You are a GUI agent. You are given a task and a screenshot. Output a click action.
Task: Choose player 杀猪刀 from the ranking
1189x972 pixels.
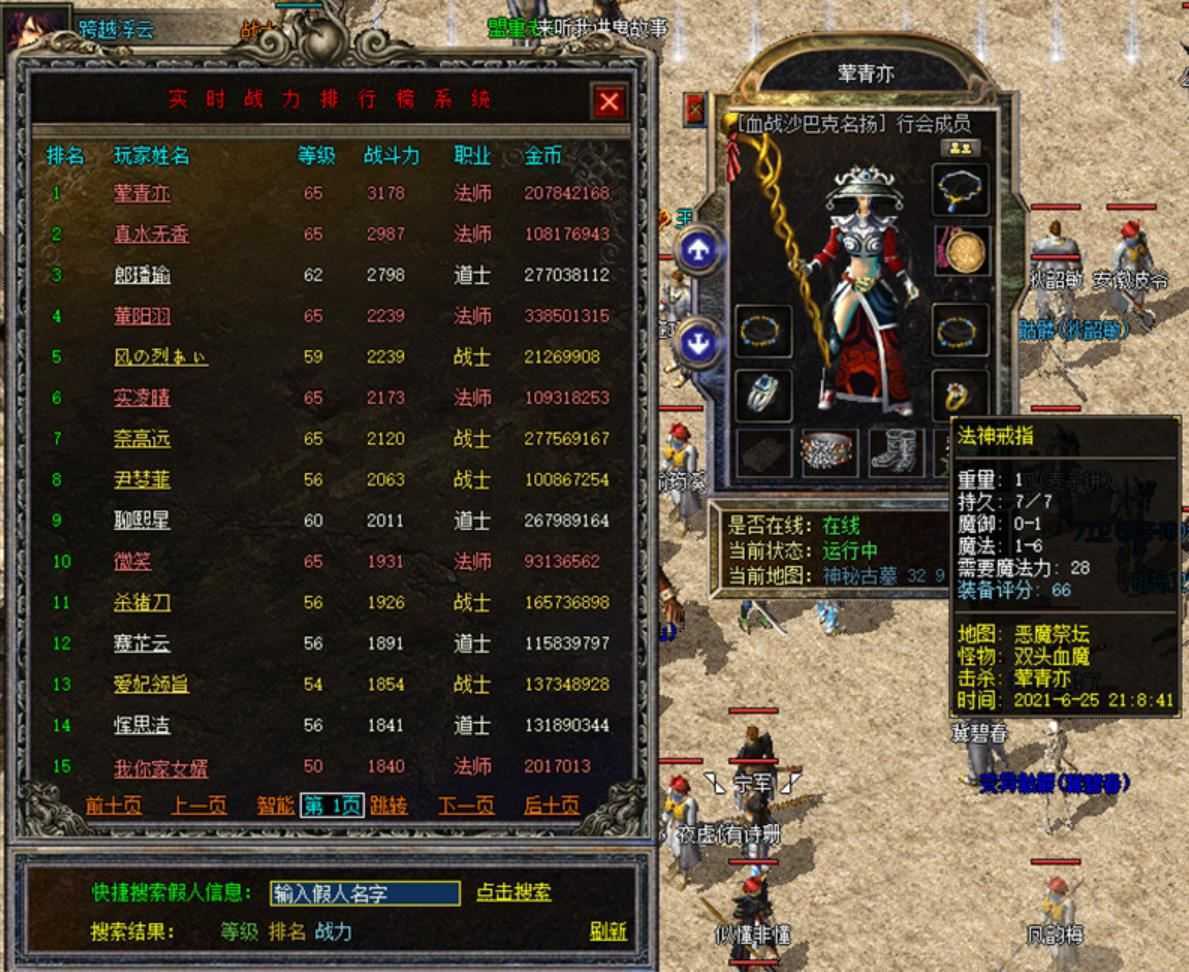141,603
